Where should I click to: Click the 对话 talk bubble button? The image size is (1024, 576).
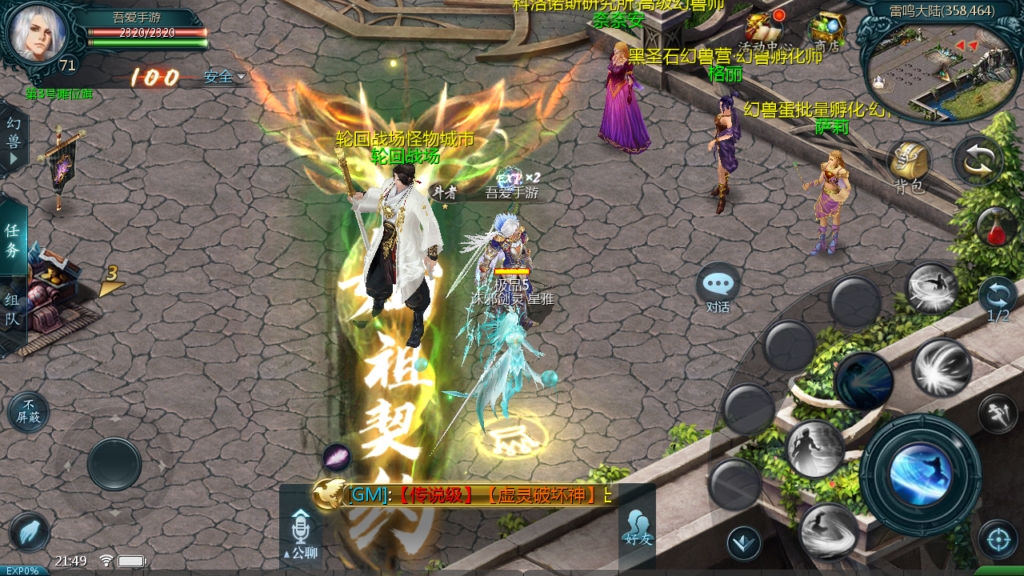click(x=718, y=288)
